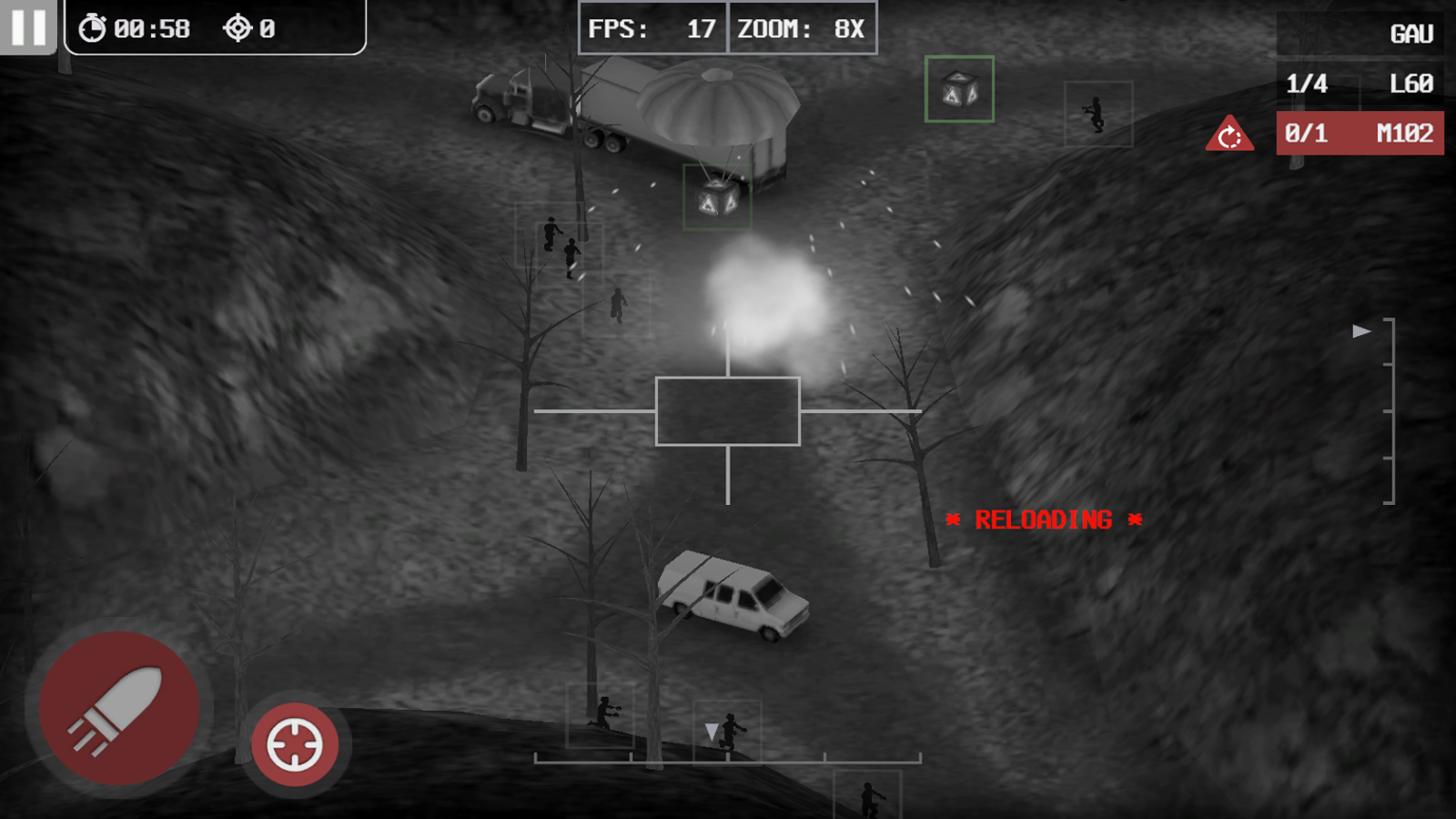Screen dimensions: 1456x819
Task: Select the GAU cannon weapon slot
Action: pyautogui.click(x=1360, y=35)
